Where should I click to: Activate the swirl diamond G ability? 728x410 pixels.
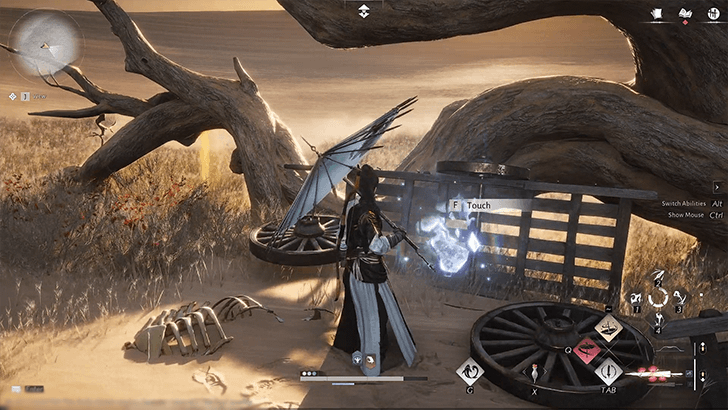469,372
